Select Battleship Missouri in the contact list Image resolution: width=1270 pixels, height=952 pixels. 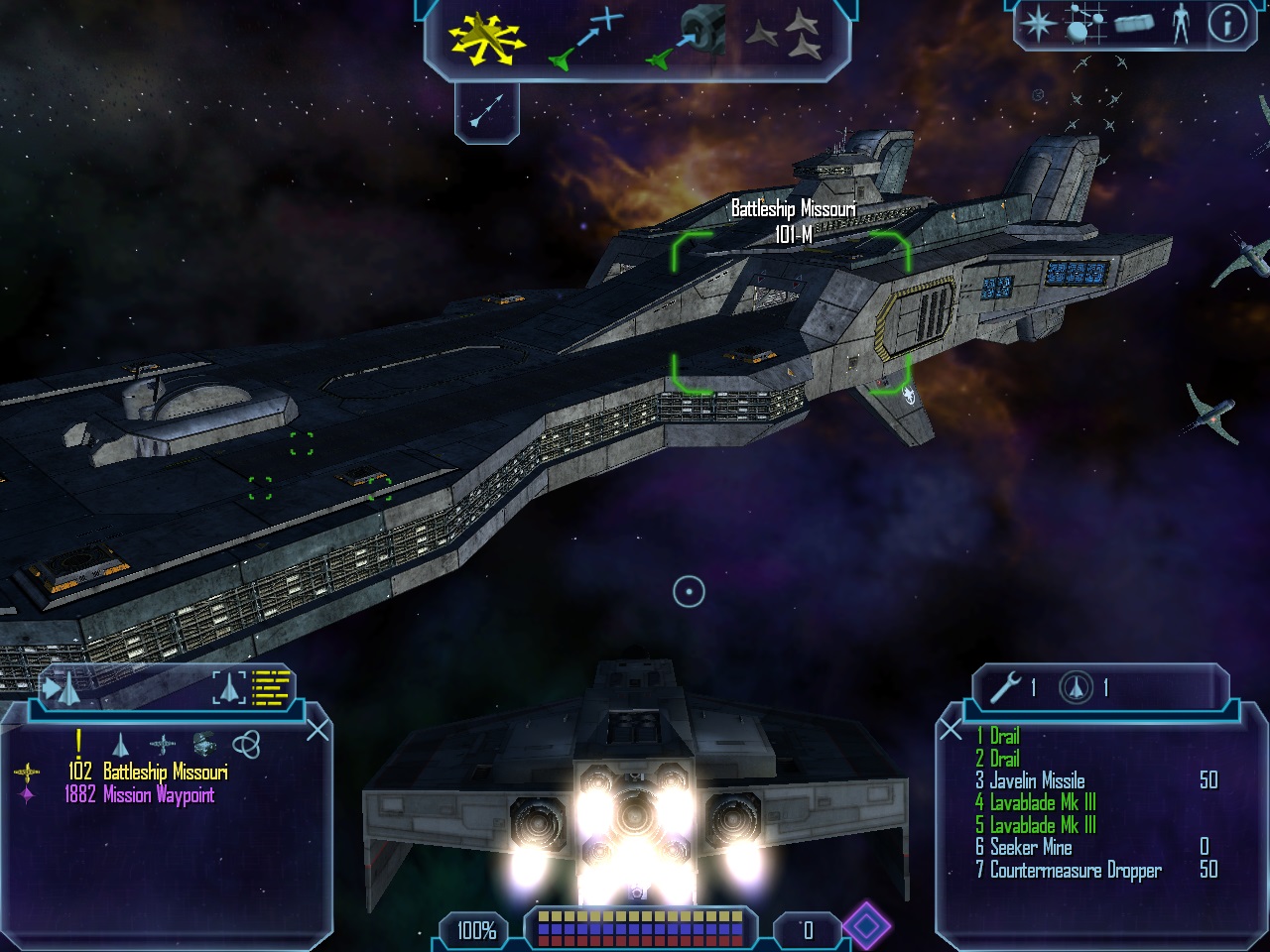click(165, 772)
